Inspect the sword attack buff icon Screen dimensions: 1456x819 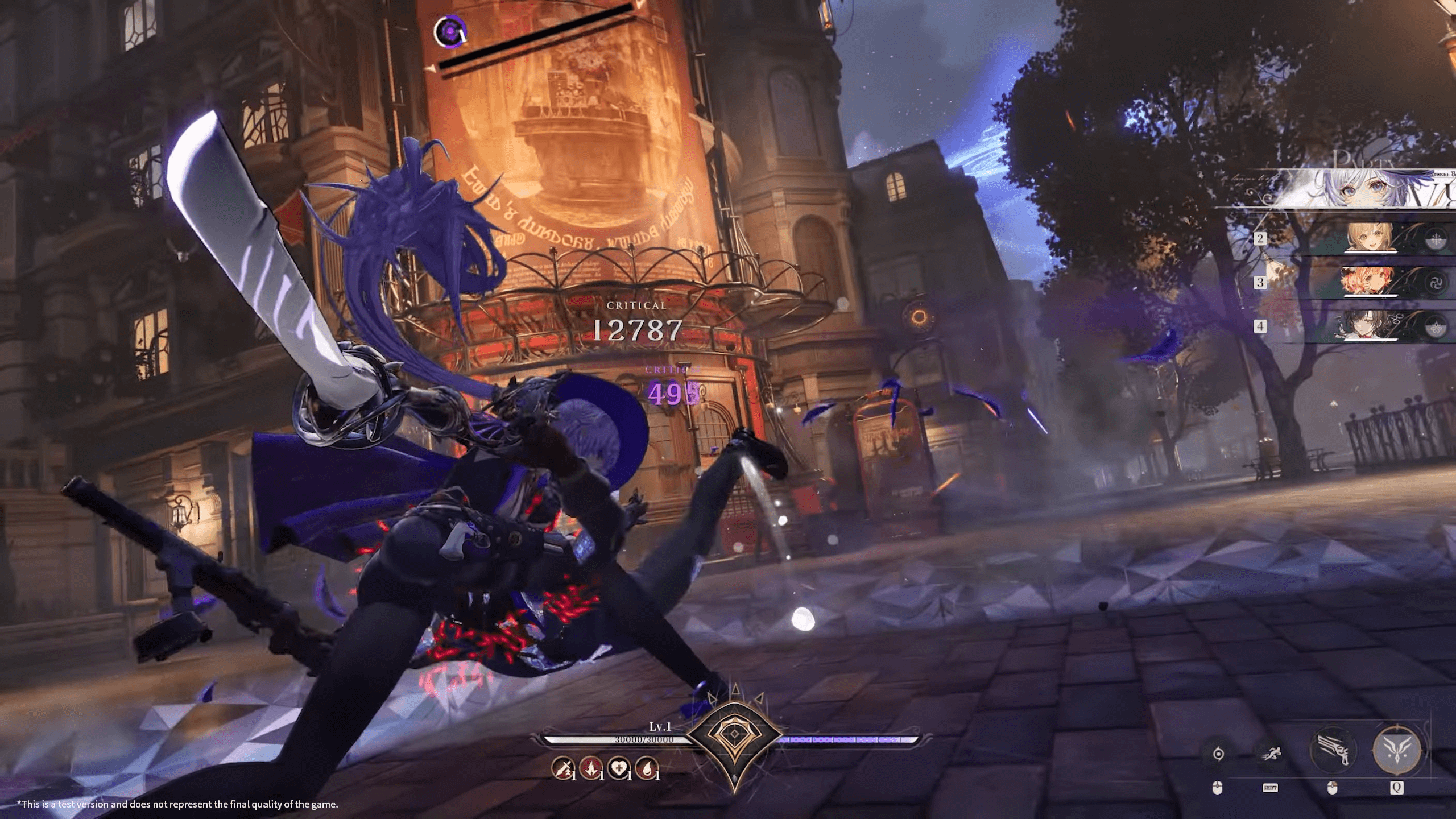tap(562, 769)
